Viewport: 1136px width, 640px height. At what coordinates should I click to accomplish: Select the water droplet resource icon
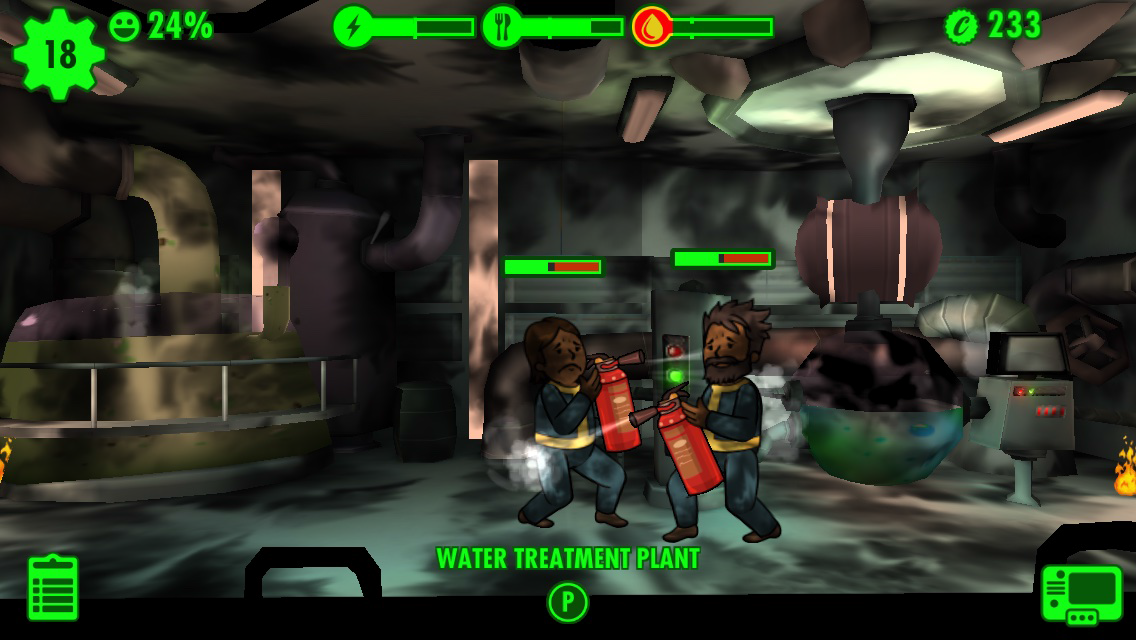point(651,27)
